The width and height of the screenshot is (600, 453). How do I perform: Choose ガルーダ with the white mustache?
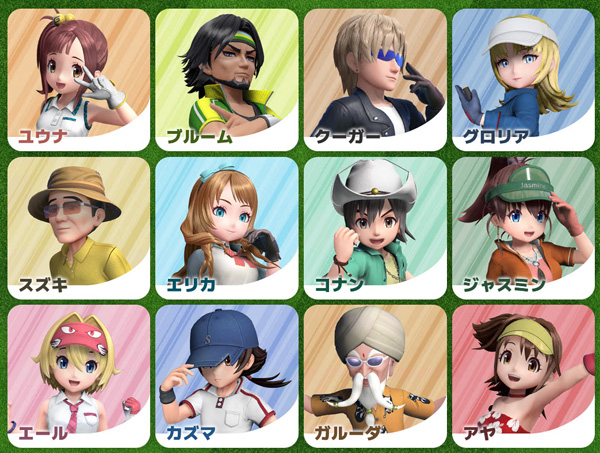click(374, 375)
